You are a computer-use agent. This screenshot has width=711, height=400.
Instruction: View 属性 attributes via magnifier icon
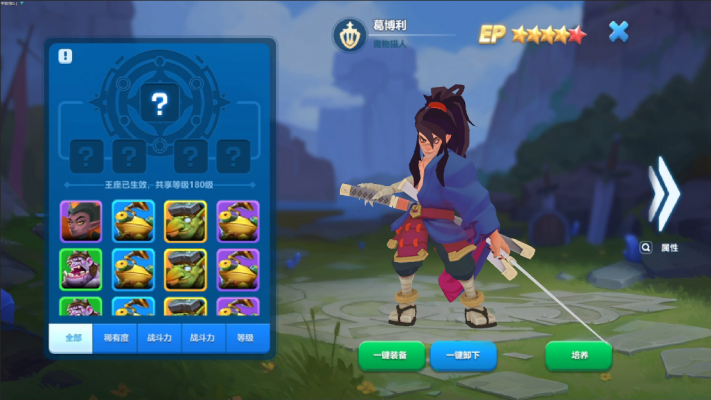(647, 246)
